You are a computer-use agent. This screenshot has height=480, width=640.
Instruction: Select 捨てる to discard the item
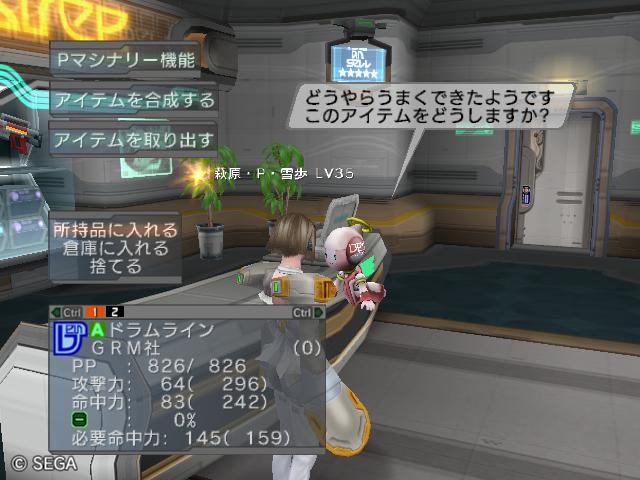tap(116, 268)
